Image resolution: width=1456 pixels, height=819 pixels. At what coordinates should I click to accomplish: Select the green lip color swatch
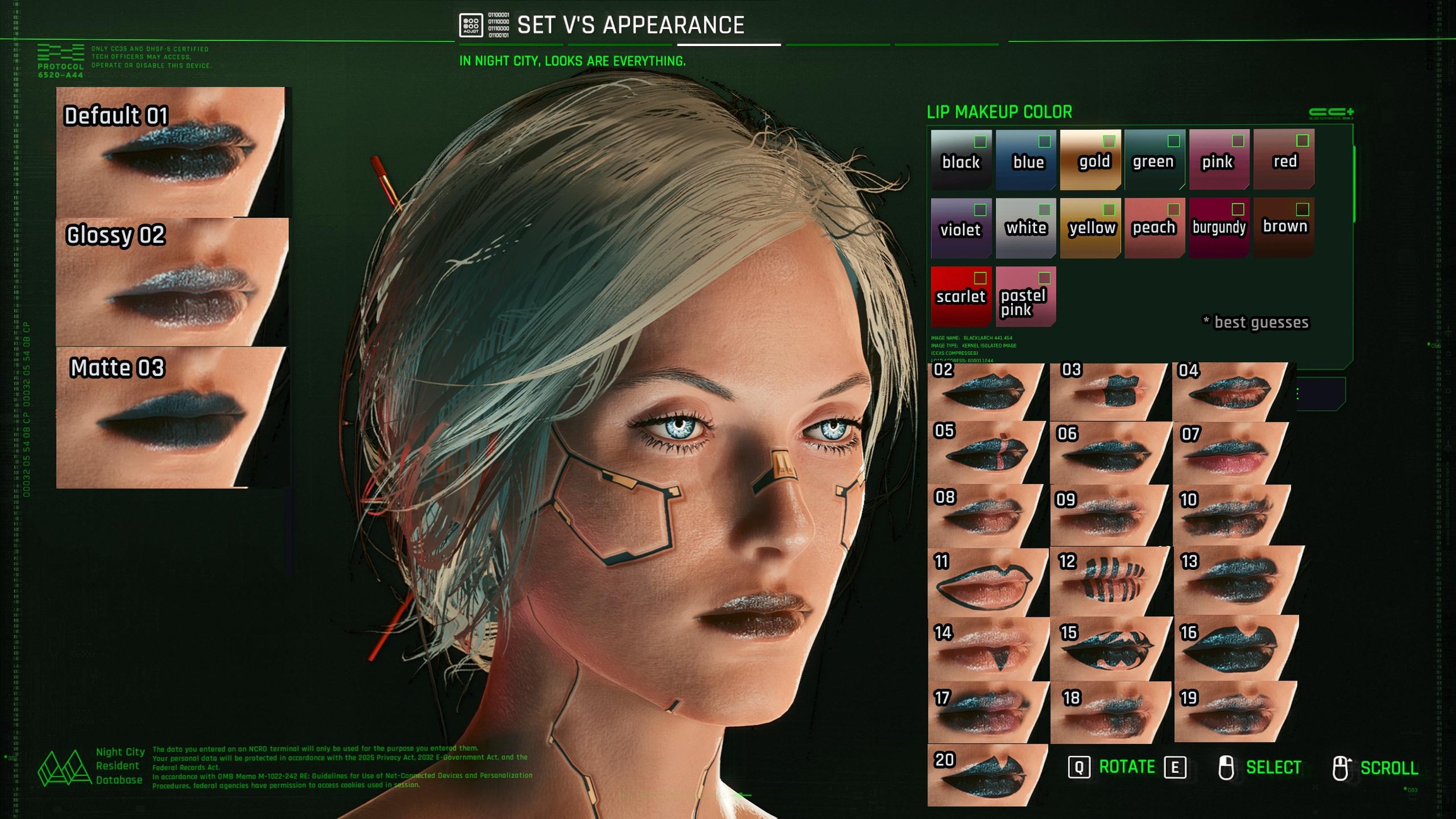pos(1154,160)
